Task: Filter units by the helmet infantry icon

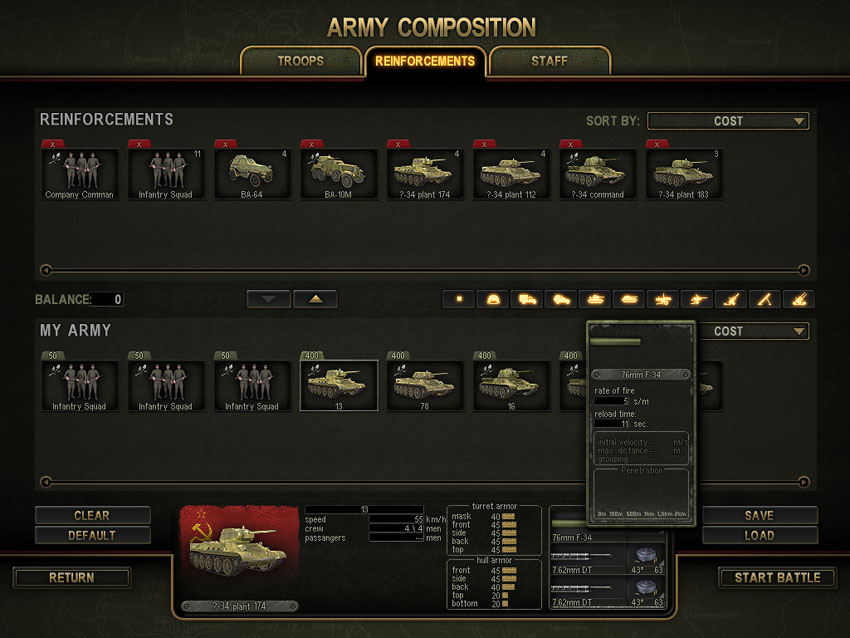Action: [x=492, y=299]
